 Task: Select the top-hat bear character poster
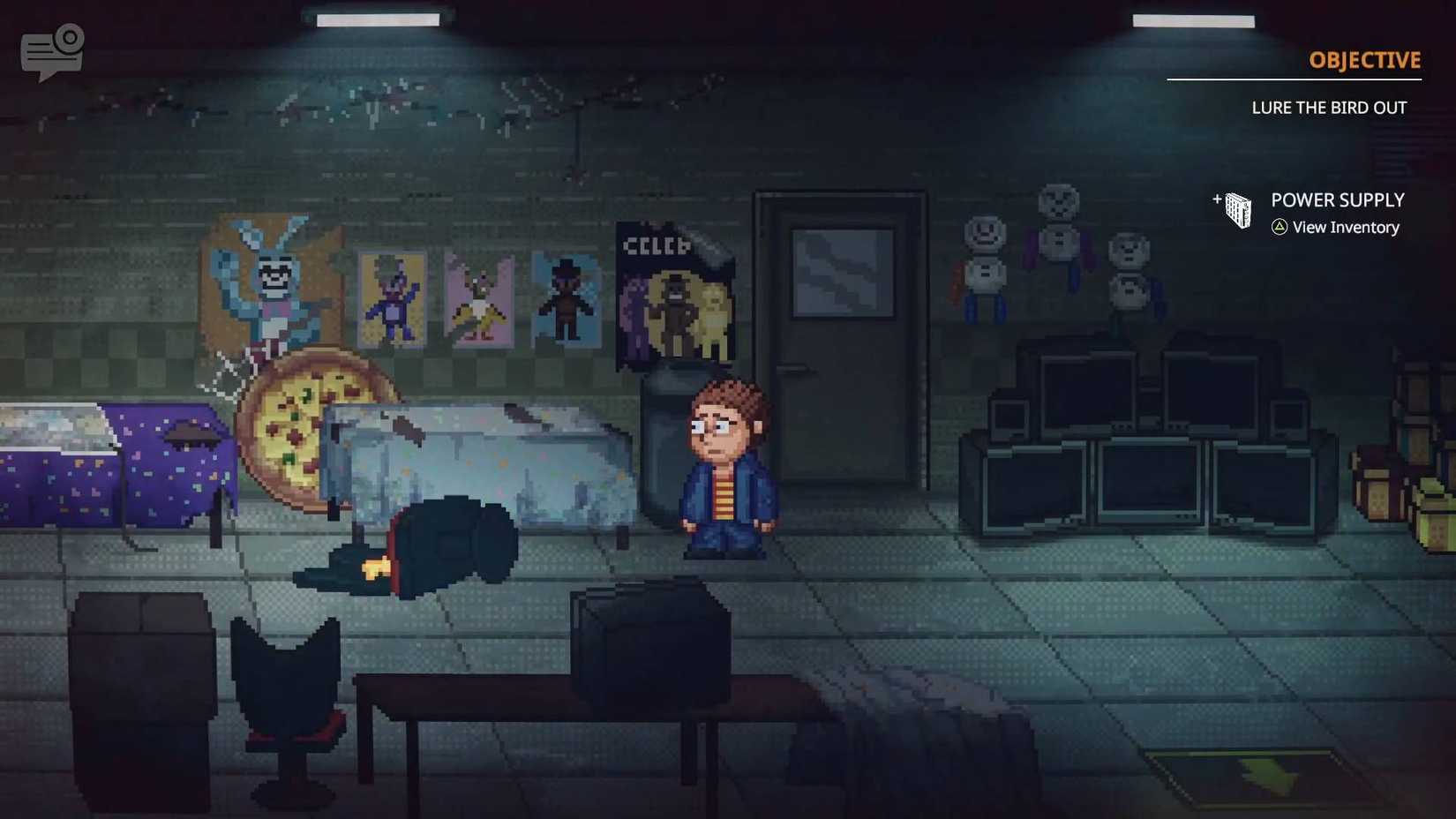[564, 296]
